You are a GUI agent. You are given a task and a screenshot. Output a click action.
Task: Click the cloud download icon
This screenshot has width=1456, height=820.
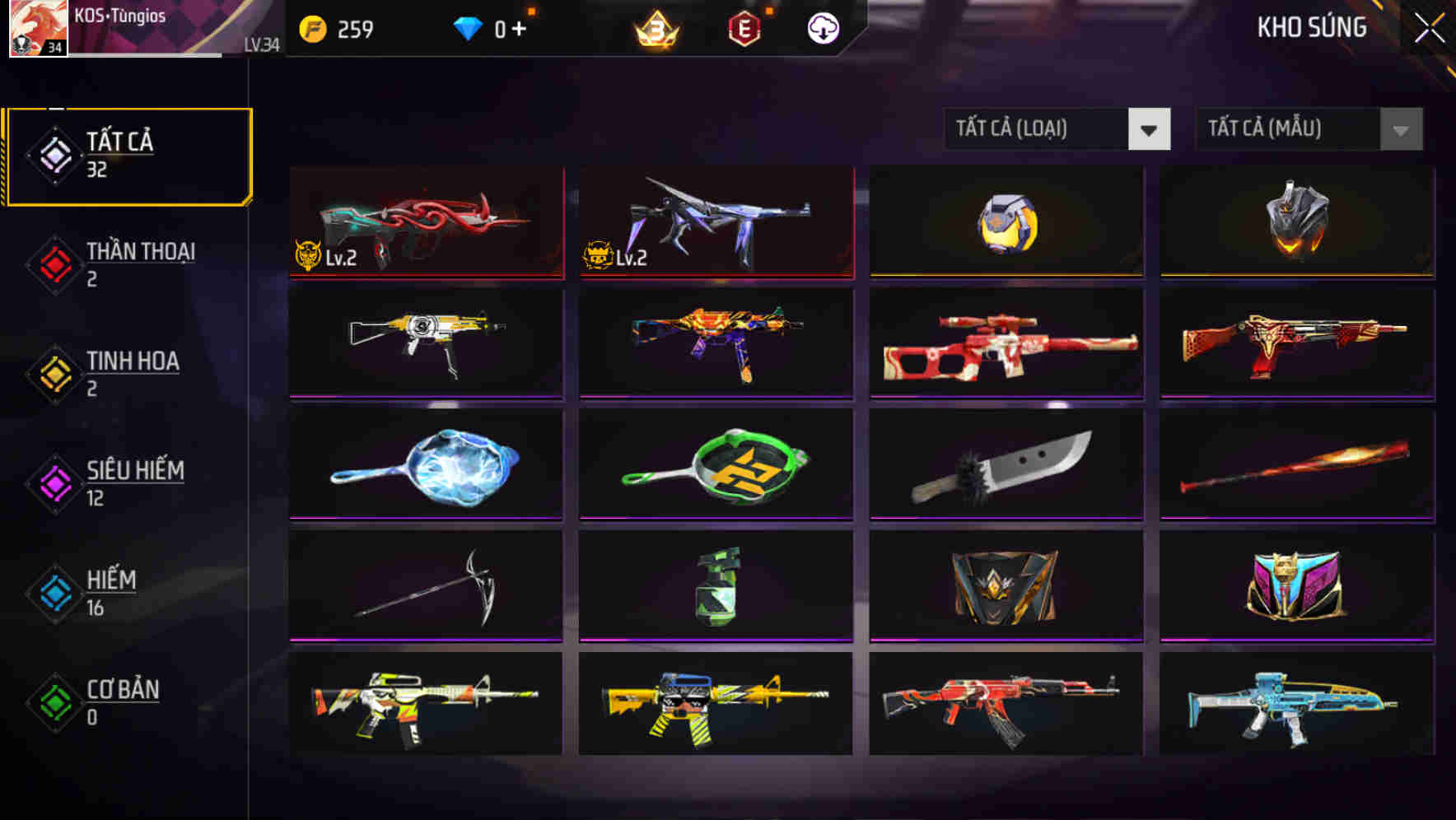[821, 27]
